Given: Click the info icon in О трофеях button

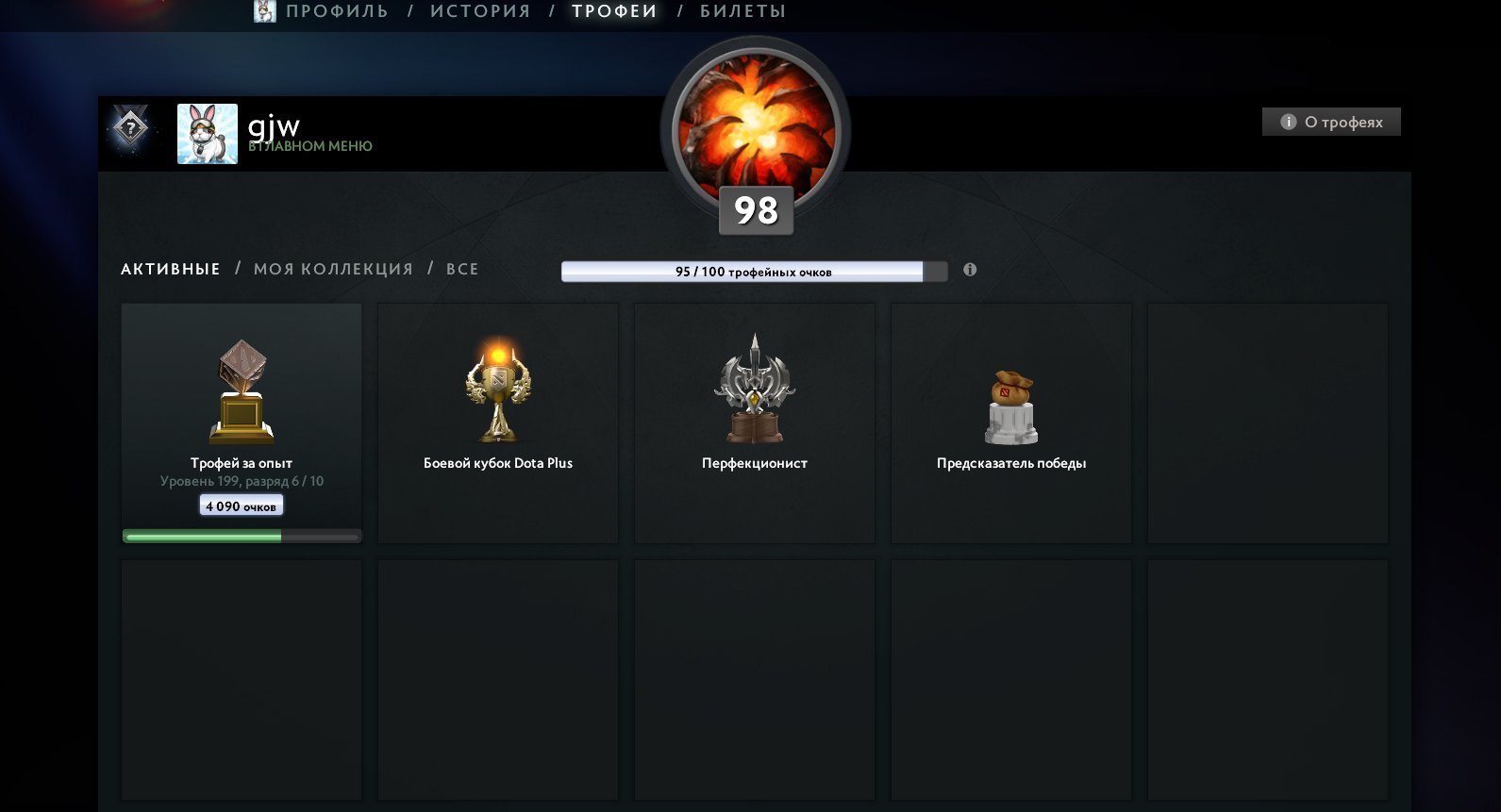Looking at the screenshot, I should point(1287,122).
